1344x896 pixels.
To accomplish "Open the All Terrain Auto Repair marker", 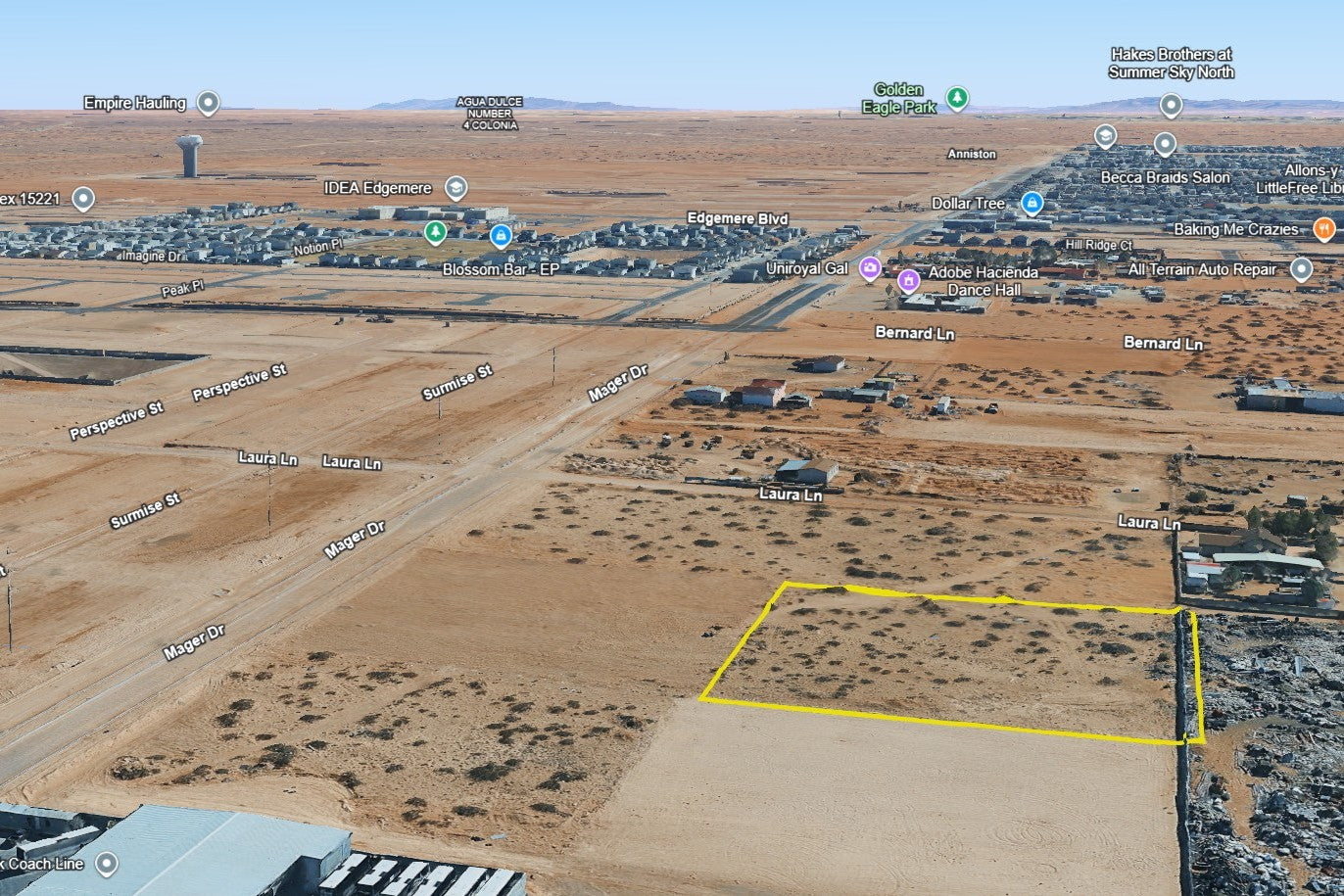I will click(1300, 269).
